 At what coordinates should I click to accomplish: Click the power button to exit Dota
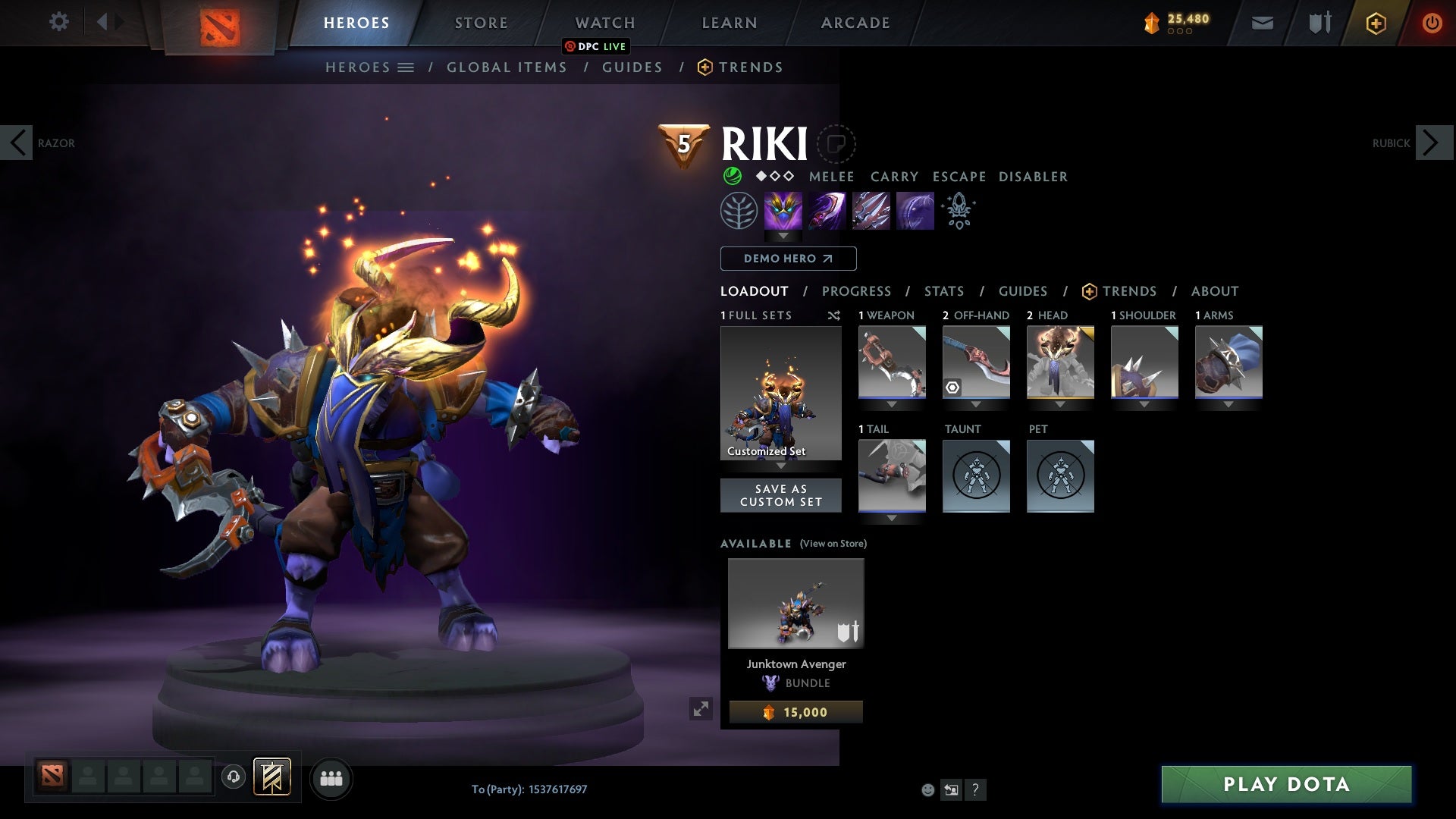point(1432,22)
